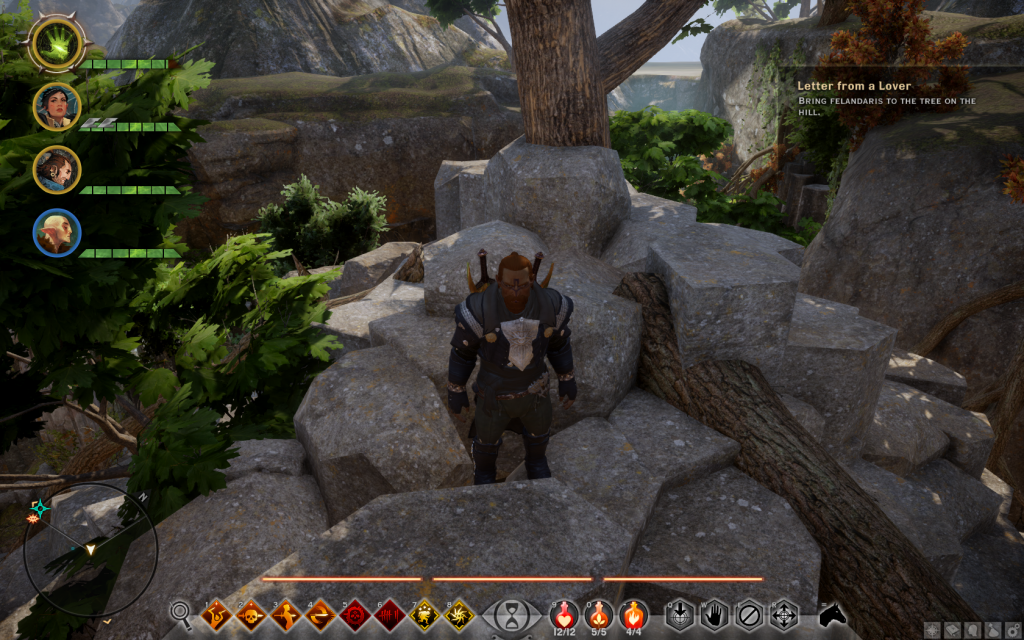Drink the health potion showing 12/12
The width and height of the screenshot is (1024, 640).
[x=564, y=612]
